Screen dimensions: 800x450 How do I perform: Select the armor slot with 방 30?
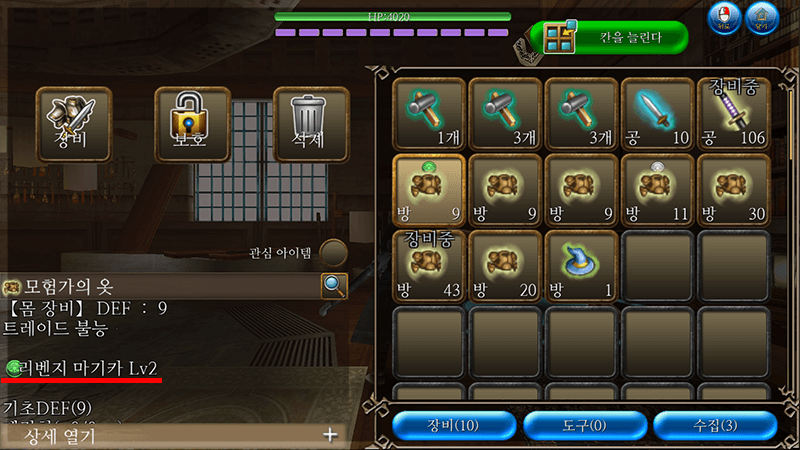click(x=733, y=190)
